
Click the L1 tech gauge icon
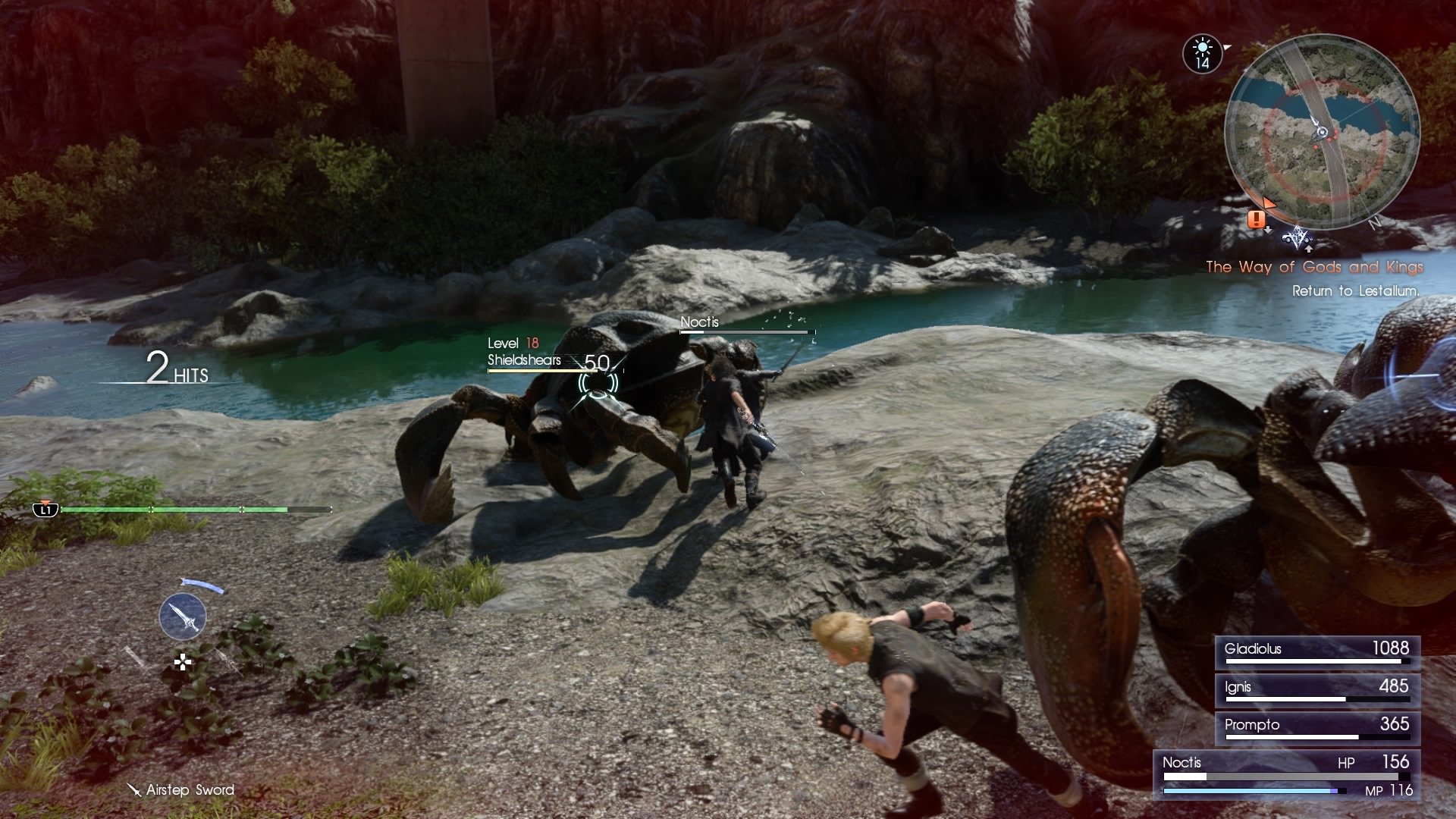pyautogui.click(x=45, y=510)
